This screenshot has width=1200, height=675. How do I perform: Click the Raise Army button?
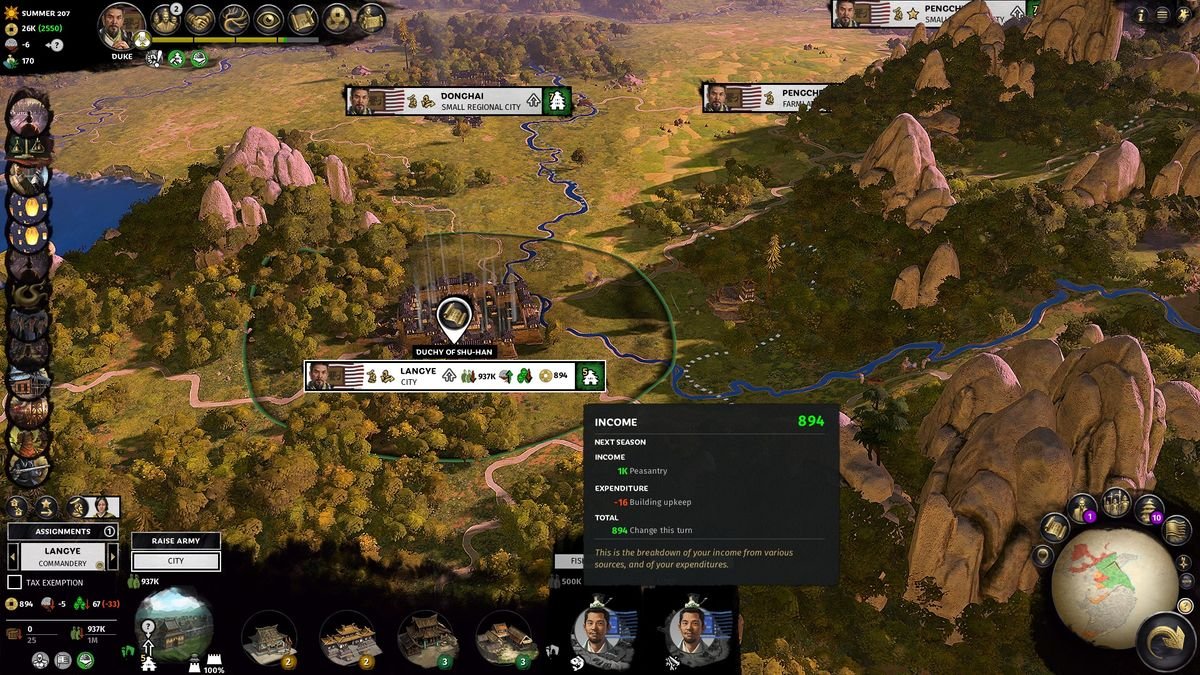[x=176, y=541]
